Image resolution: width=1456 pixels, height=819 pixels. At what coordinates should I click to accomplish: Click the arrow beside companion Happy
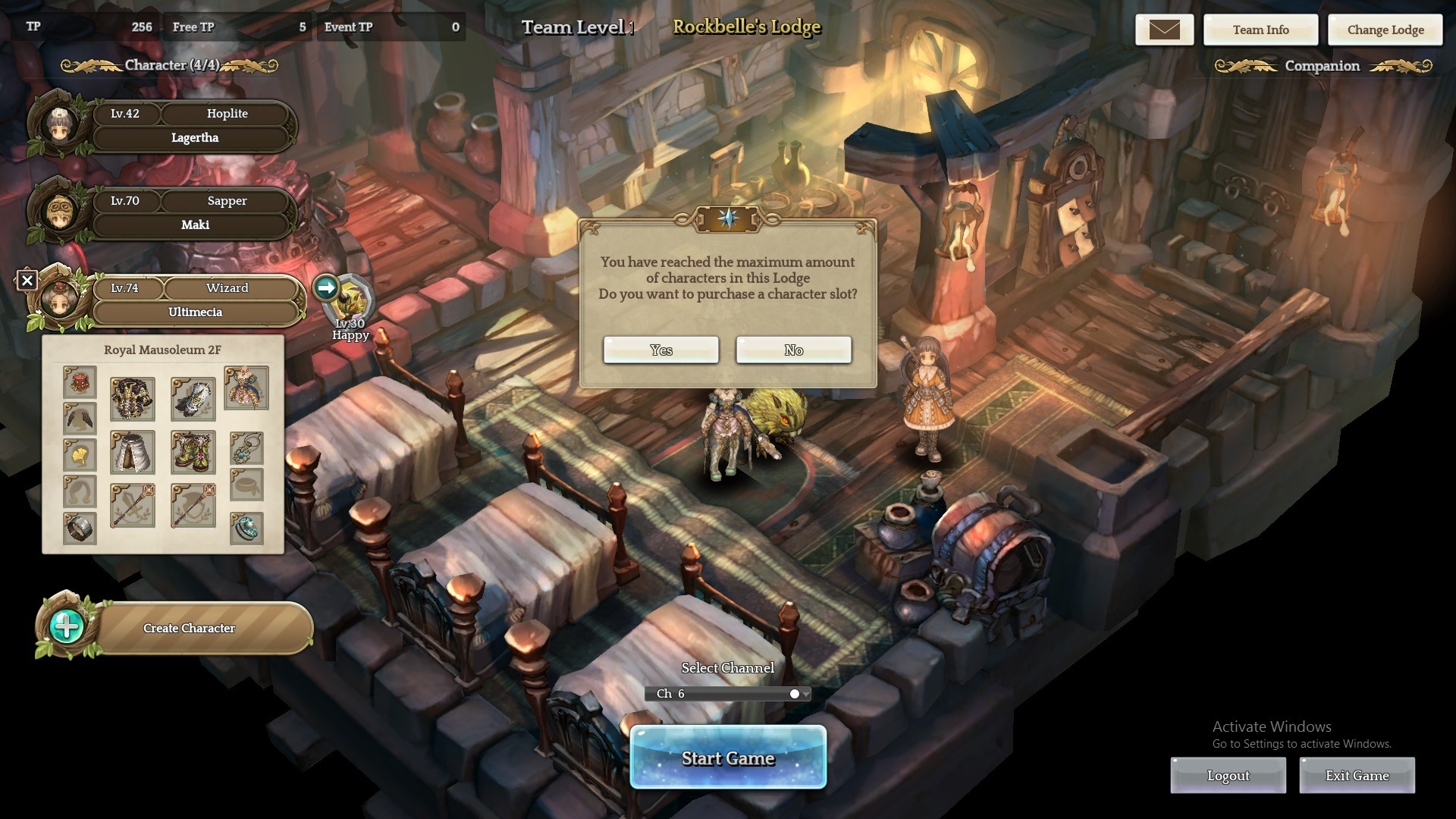pyautogui.click(x=326, y=288)
